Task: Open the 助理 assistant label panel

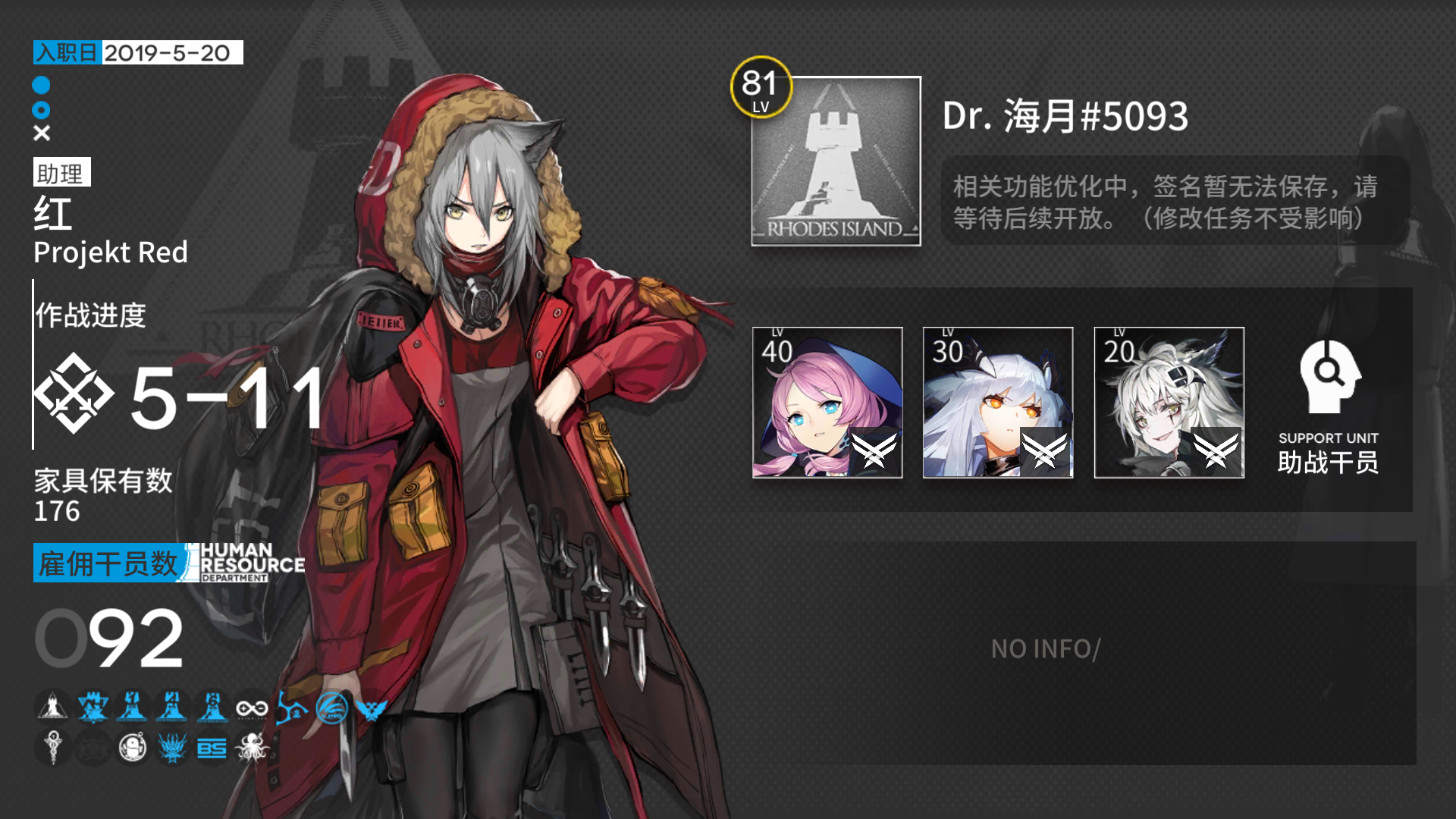Action: 61,173
